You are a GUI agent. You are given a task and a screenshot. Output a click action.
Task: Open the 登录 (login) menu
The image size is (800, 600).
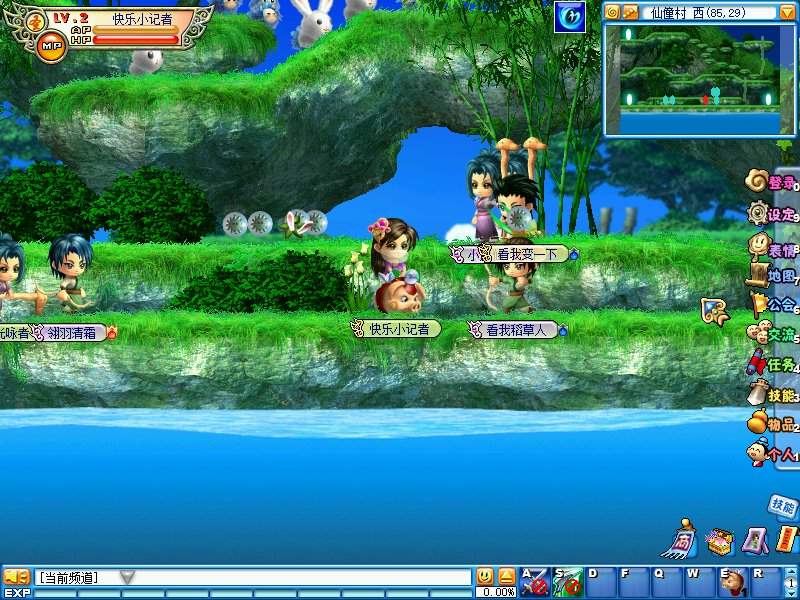click(x=774, y=183)
